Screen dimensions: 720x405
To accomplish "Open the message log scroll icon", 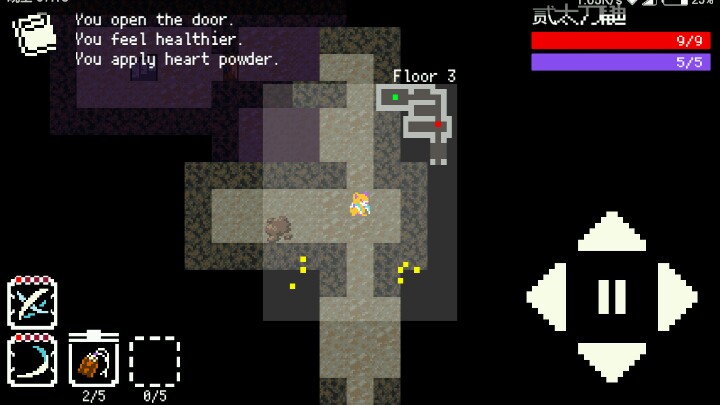I will [x=35, y=33].
